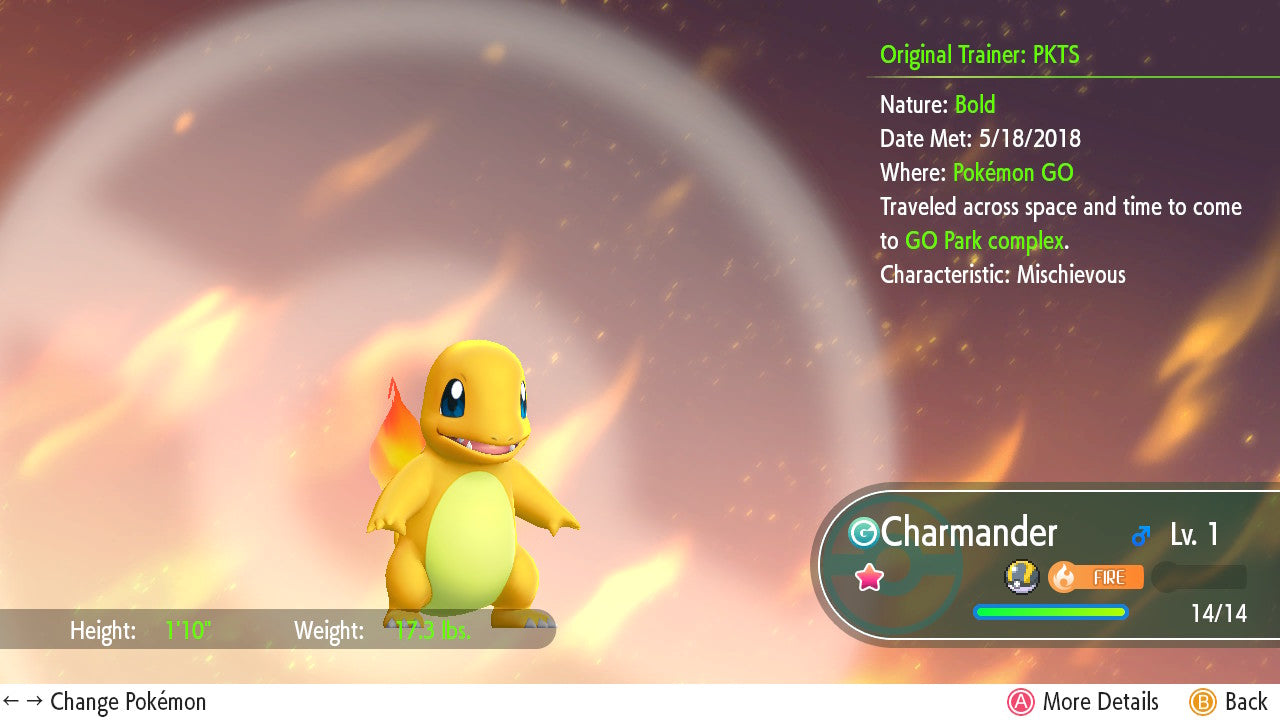Click the pink star marking icon

pyautogui.click(x=869, y=577)
